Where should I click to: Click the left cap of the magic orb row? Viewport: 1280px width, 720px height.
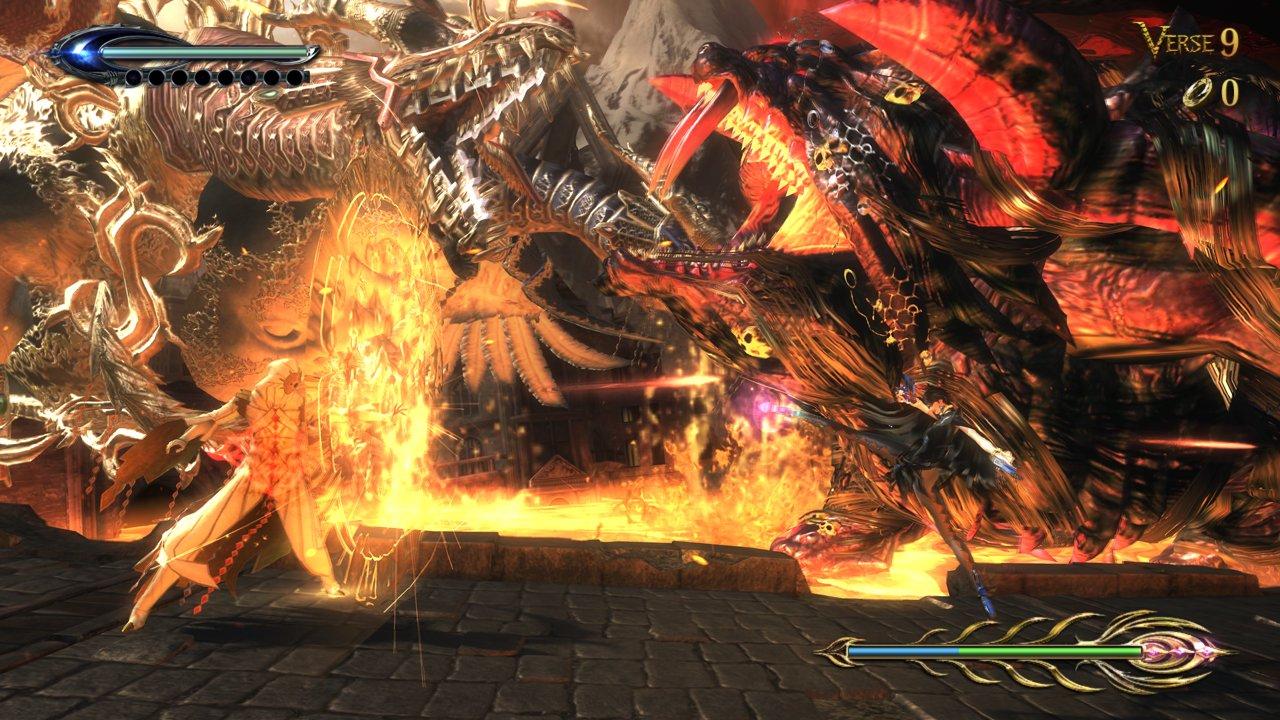(112, 76)
